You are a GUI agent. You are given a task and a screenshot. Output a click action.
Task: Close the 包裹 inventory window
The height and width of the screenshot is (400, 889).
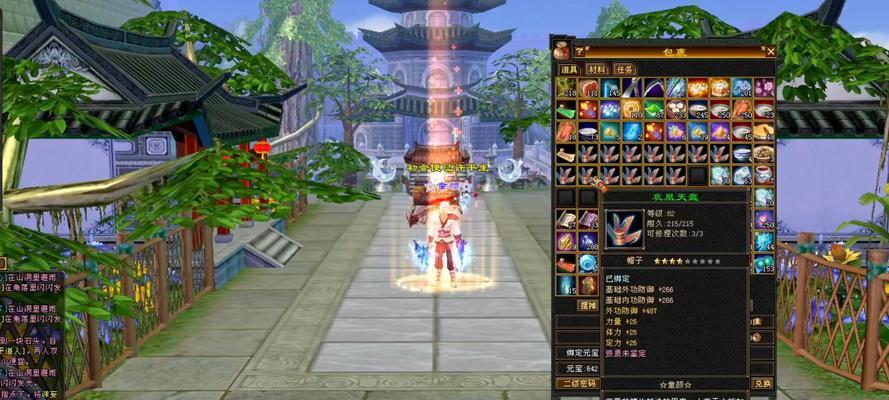click(x=770, y=51)
